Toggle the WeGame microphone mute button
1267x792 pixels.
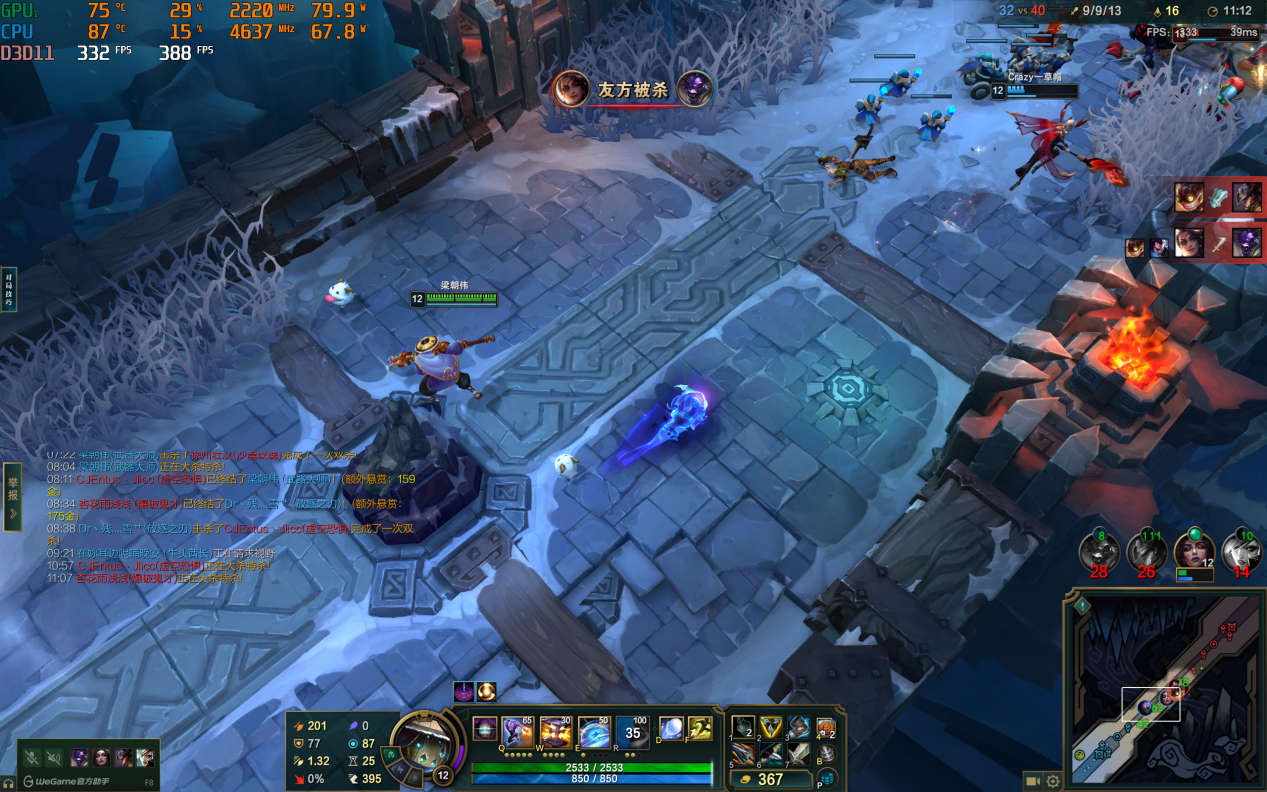32,758
